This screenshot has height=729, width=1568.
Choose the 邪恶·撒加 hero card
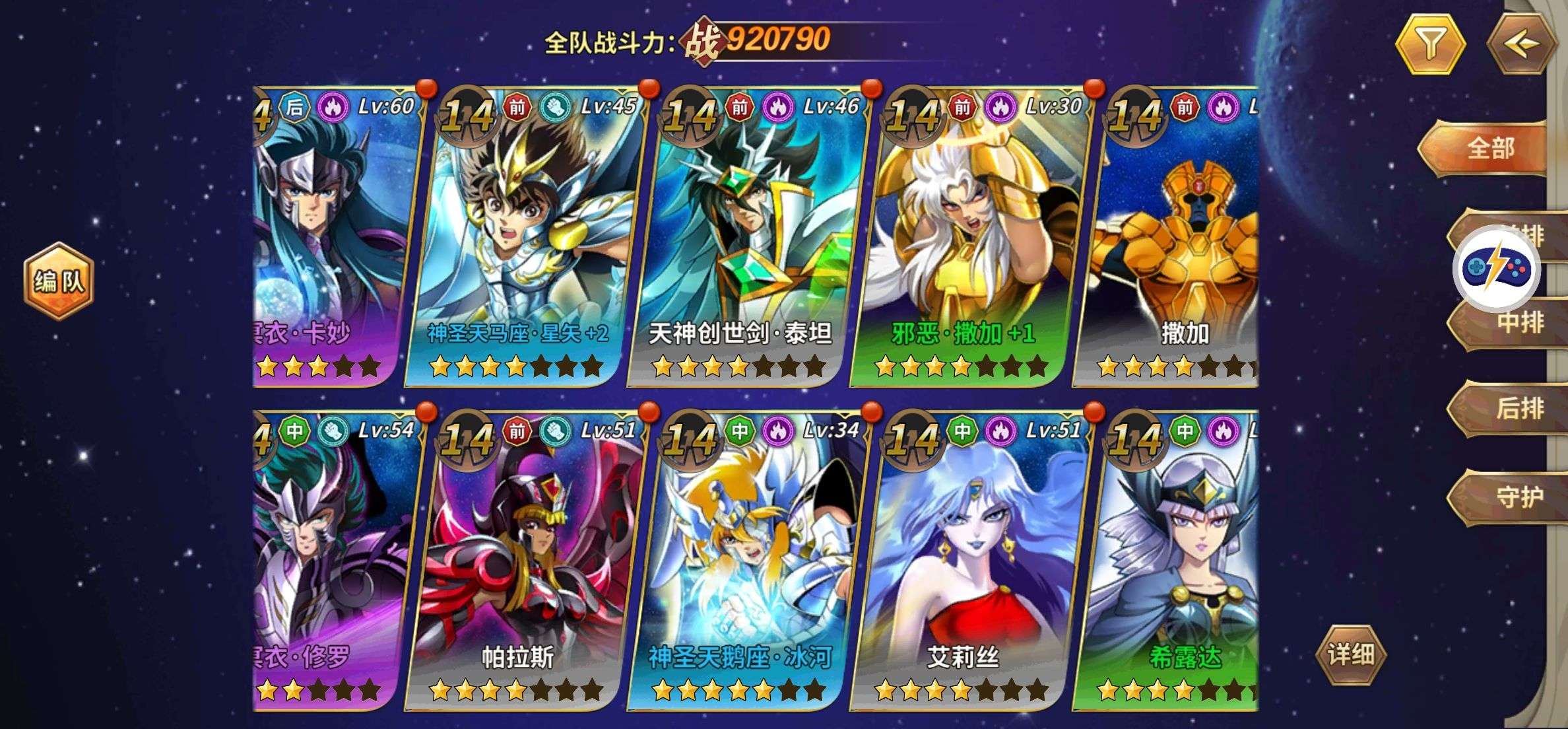click(967, 238)
